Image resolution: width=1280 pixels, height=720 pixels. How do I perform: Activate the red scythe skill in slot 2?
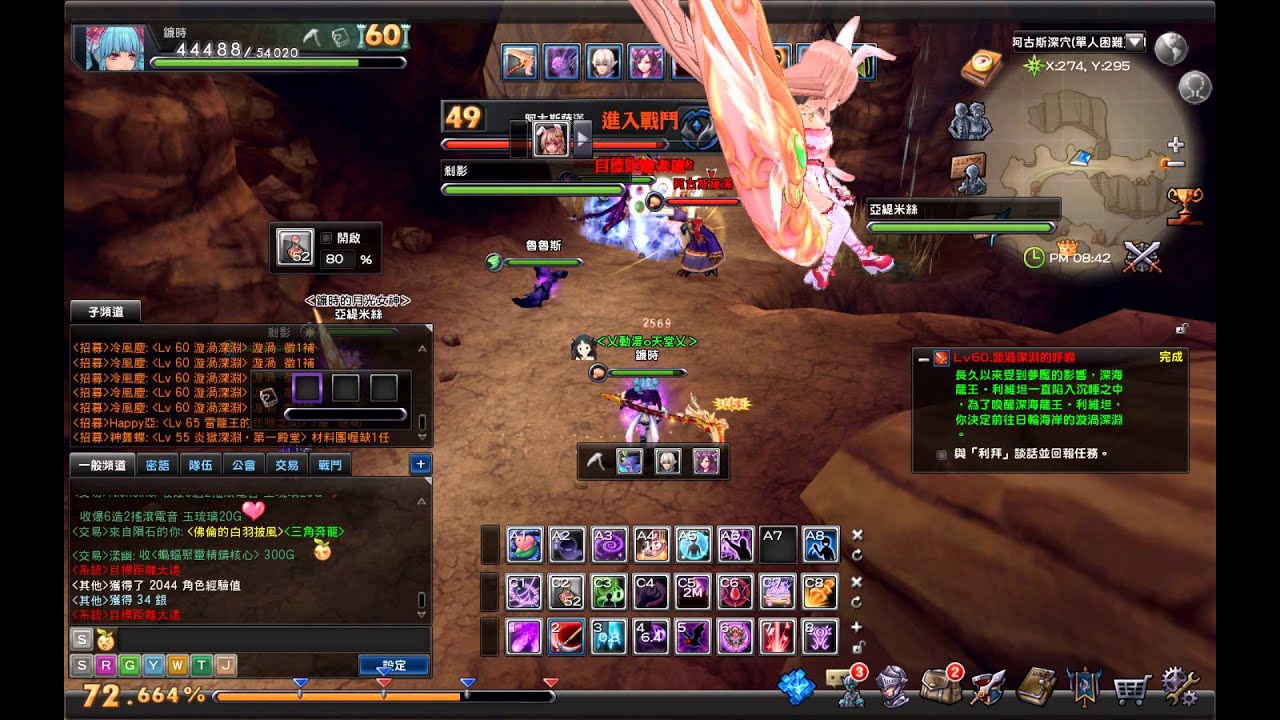(x=567, y=637)
